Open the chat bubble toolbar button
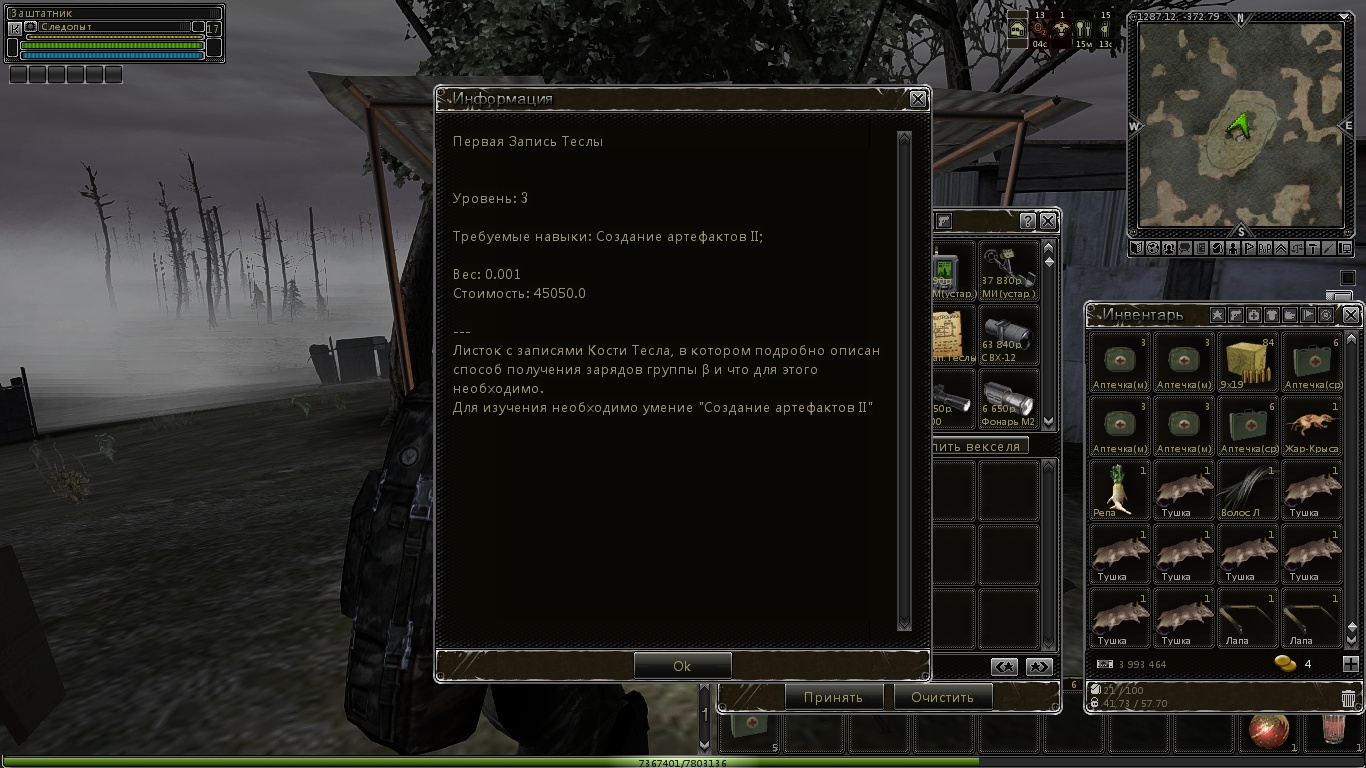 tap(1185, 248)
